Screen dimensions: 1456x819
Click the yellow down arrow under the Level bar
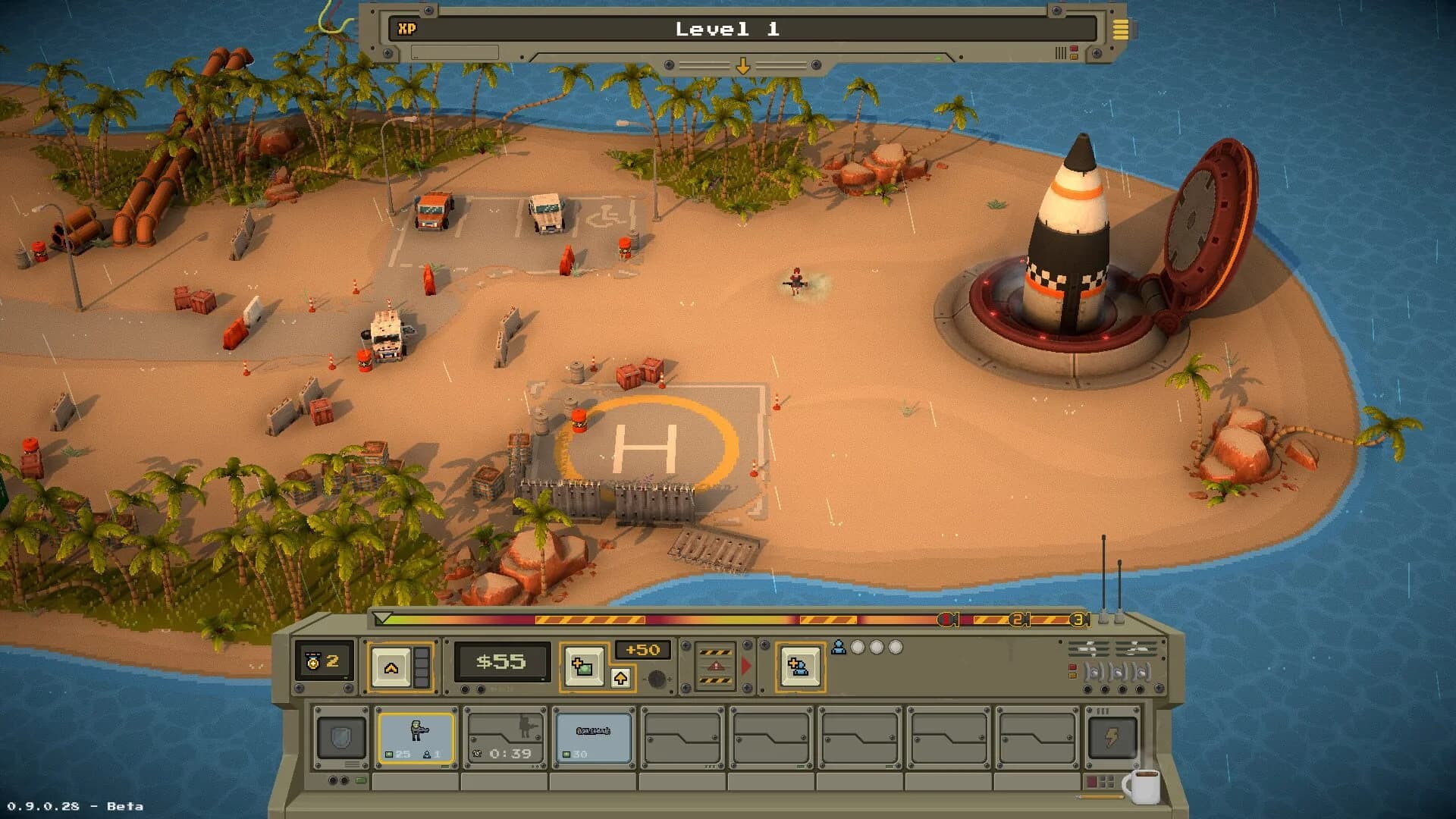pos(742,64)
